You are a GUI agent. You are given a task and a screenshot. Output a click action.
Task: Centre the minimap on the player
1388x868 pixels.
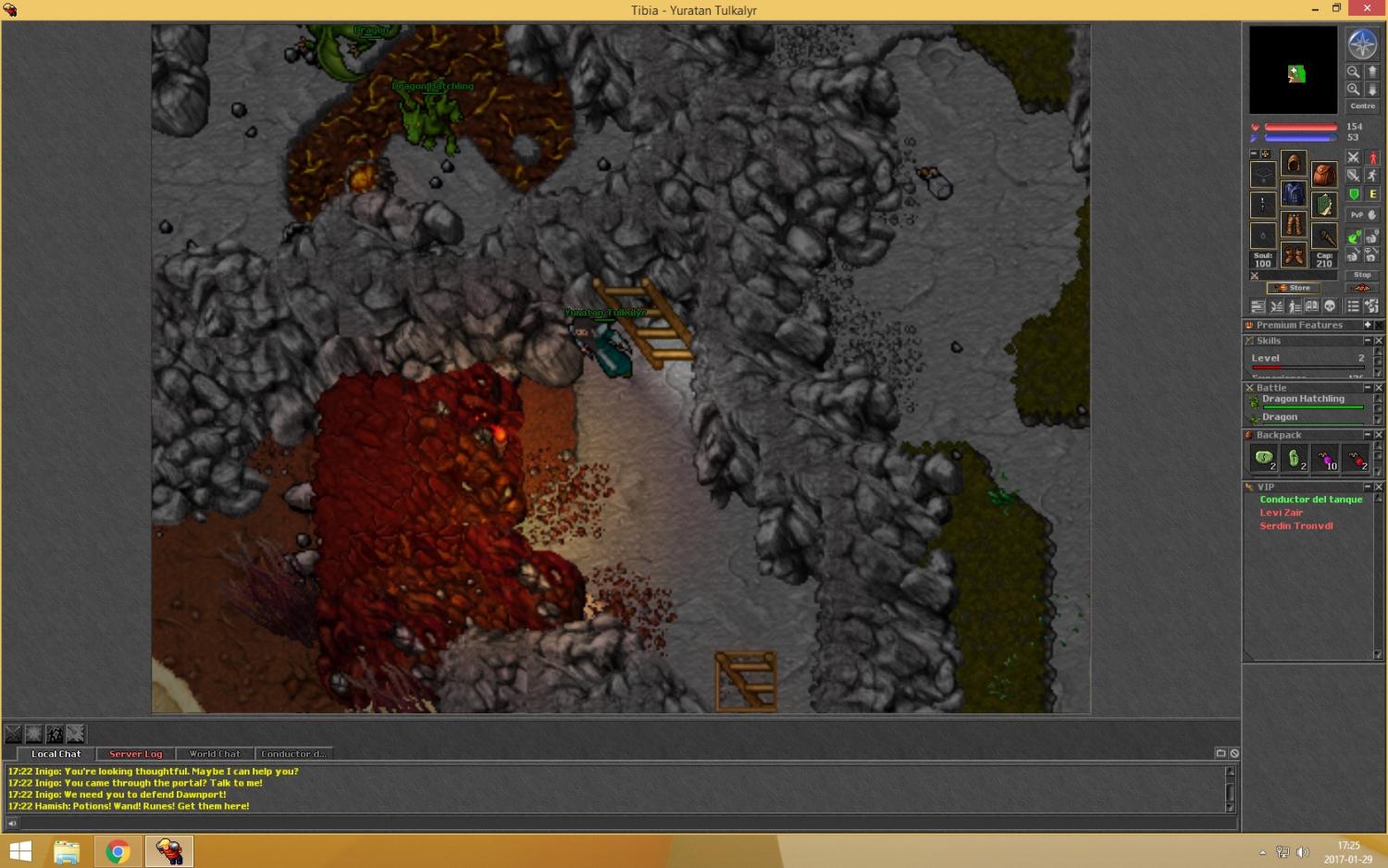point(1362,106)
